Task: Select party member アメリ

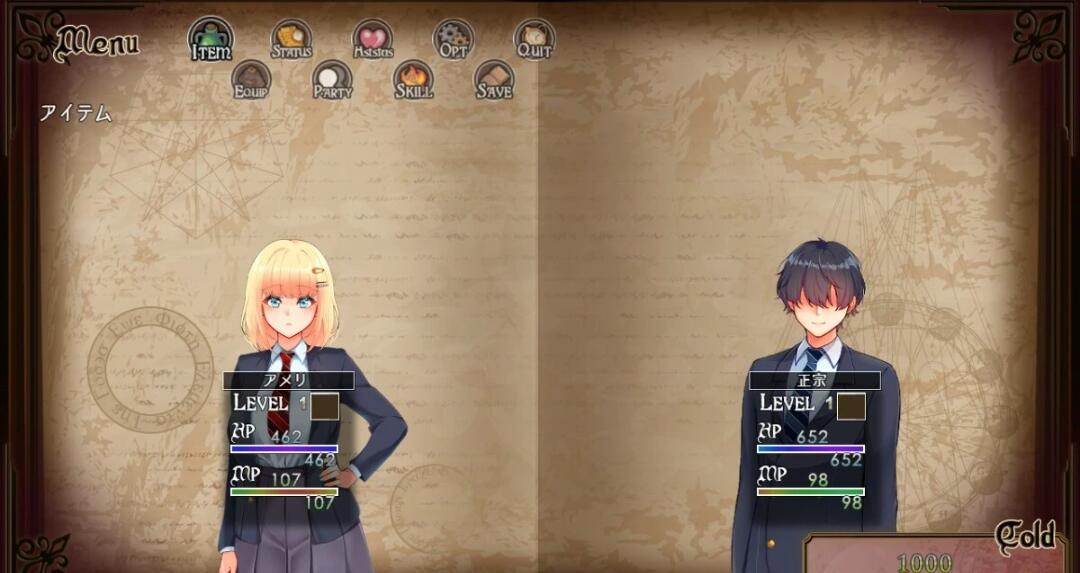Action: click(288, 381)
